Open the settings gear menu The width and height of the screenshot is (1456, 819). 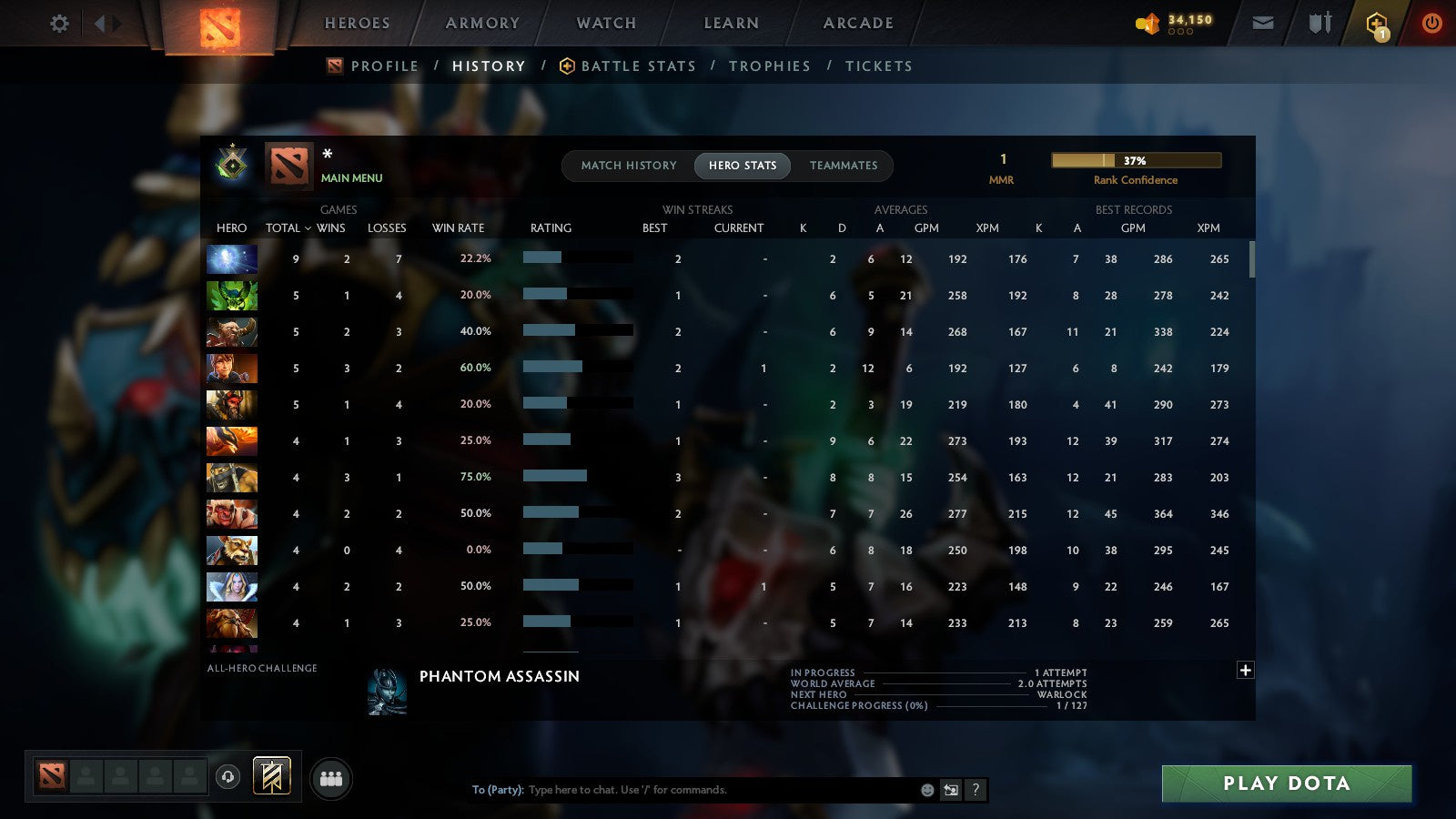58,24
